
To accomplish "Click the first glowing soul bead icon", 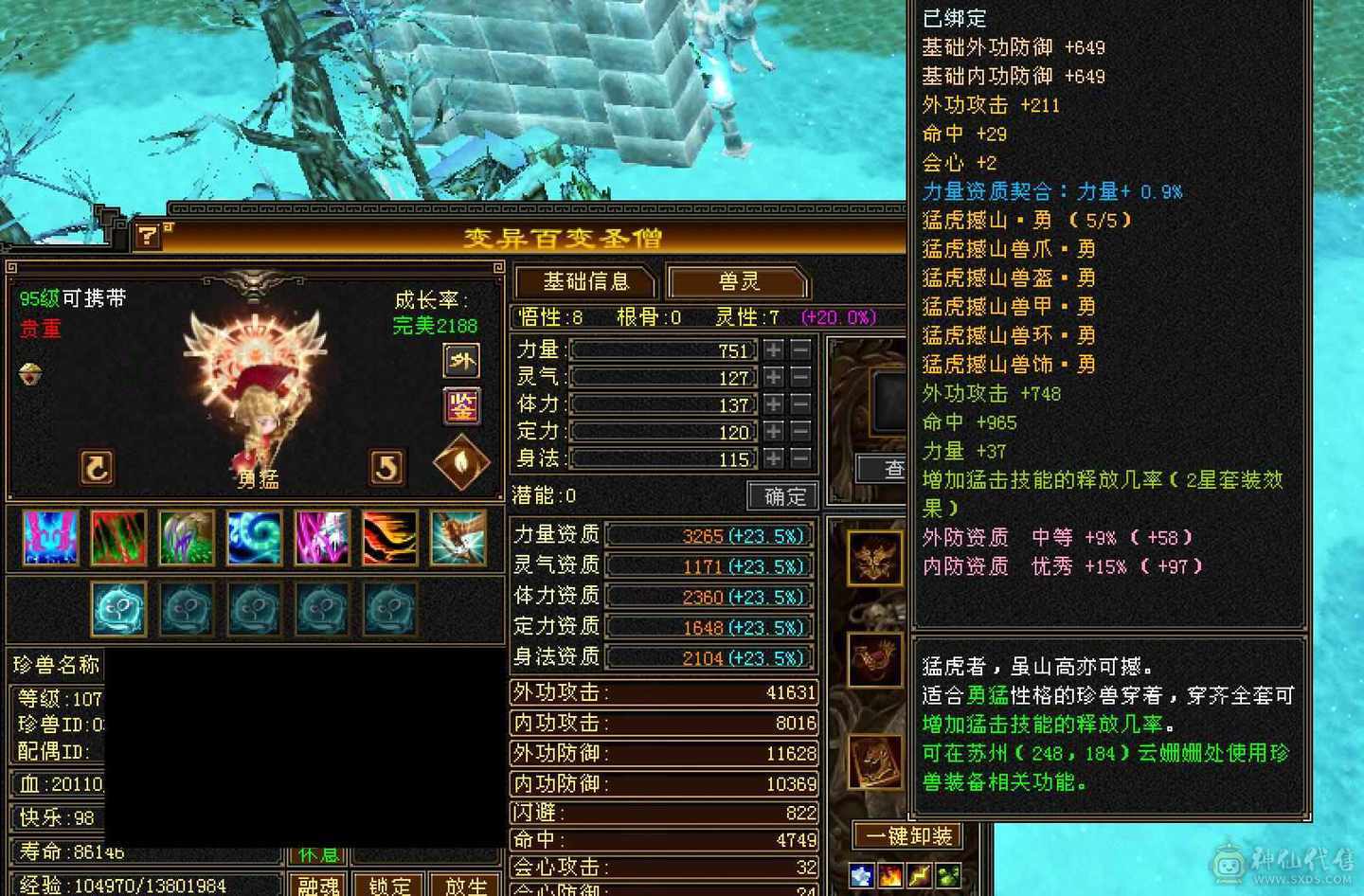I will pos(119,608).
